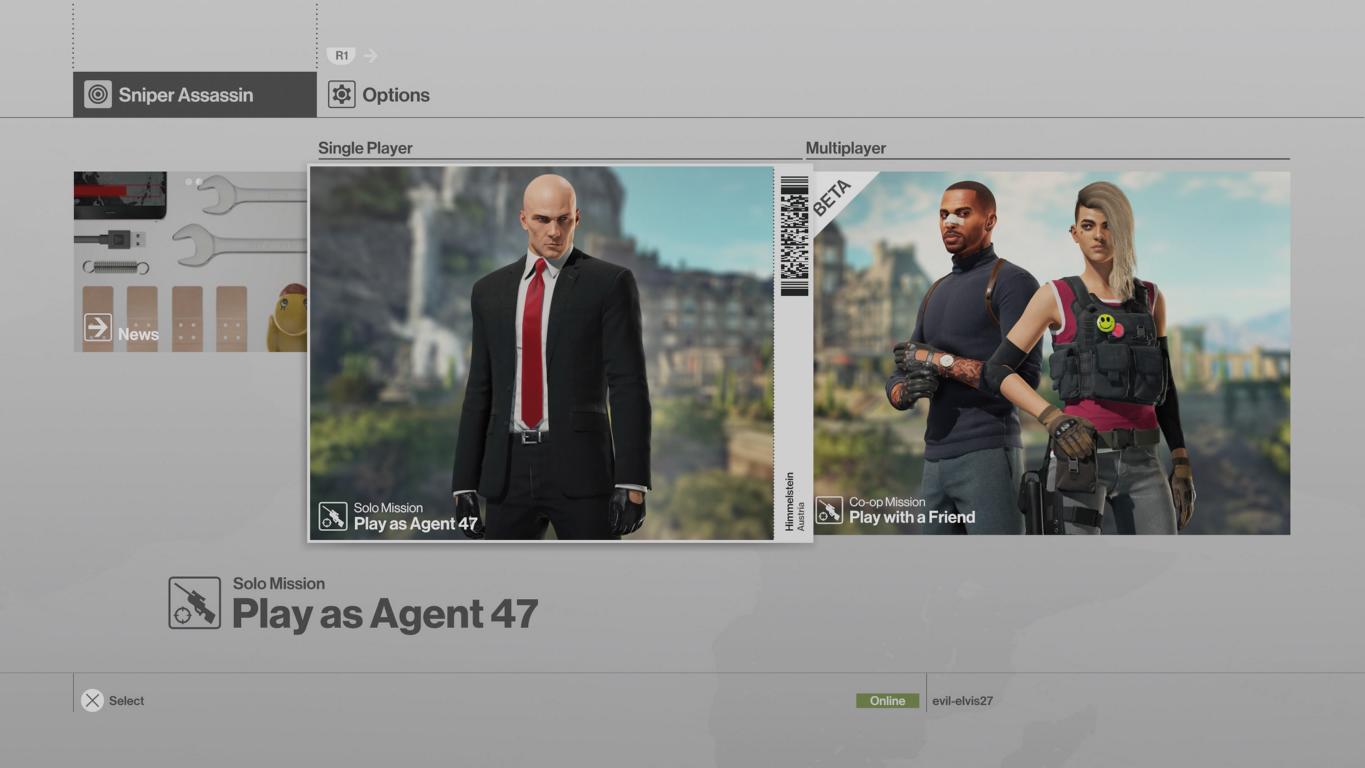Click the X circle icon next to Select
The height and width of the screenshot is (768, 1365).
point(91,700)
